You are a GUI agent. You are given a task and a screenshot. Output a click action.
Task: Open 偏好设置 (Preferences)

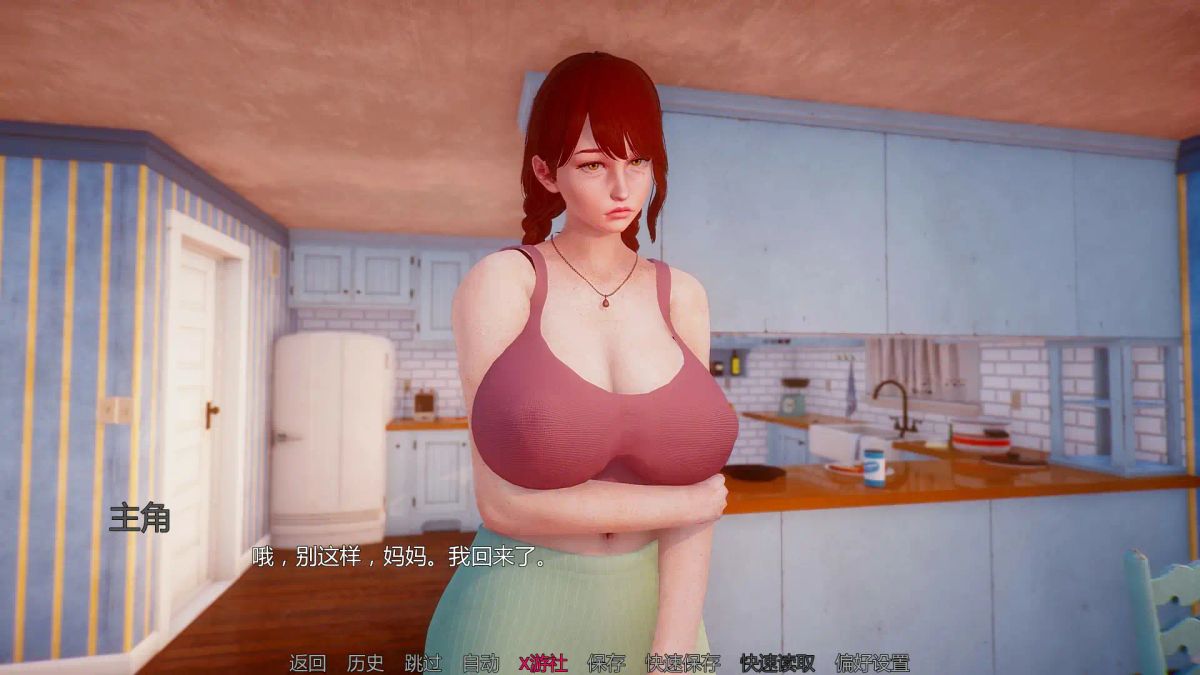point(872,662)
